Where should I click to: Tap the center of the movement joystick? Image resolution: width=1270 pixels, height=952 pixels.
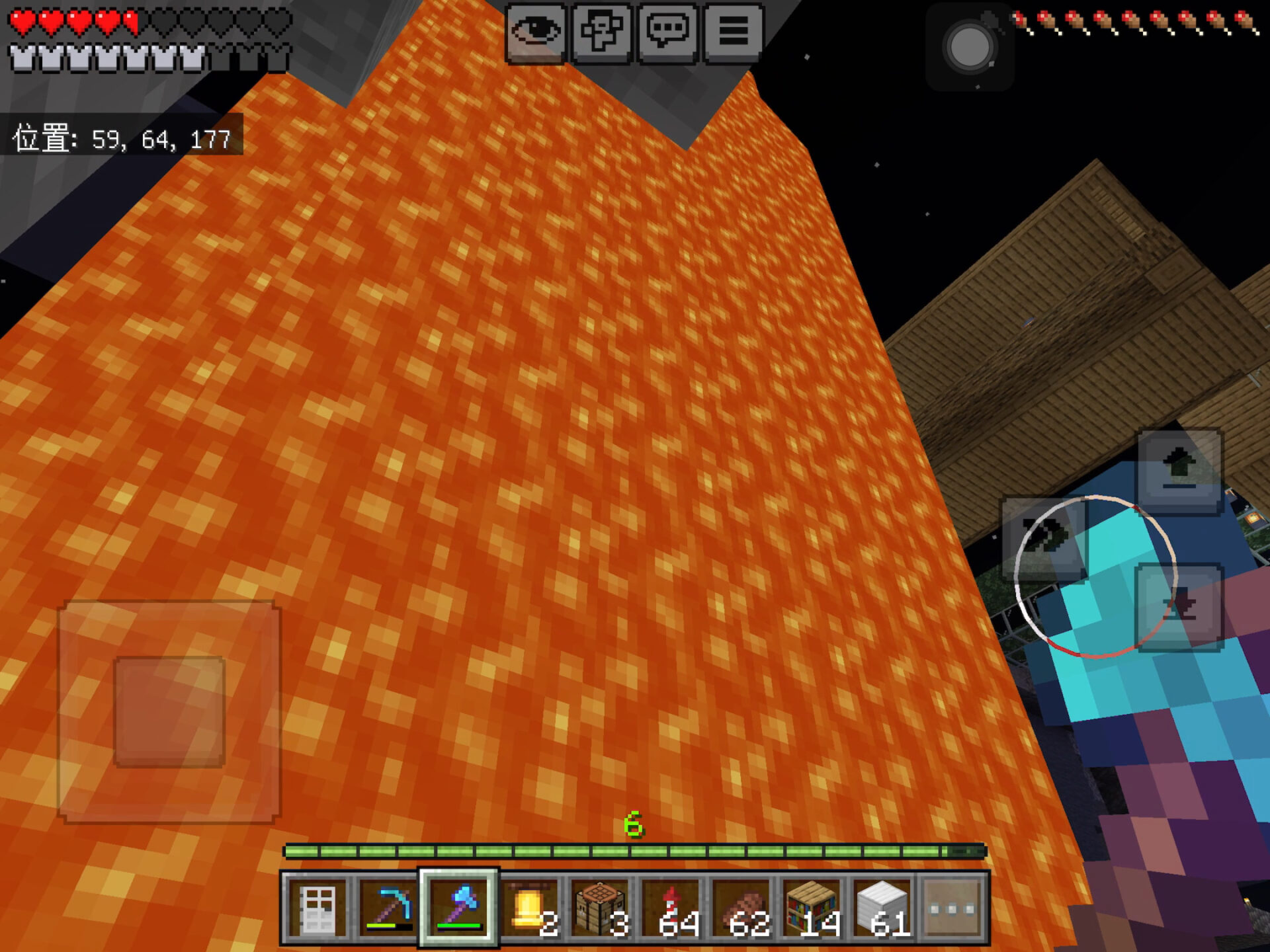pyautogui.click(x=169, y=712)
